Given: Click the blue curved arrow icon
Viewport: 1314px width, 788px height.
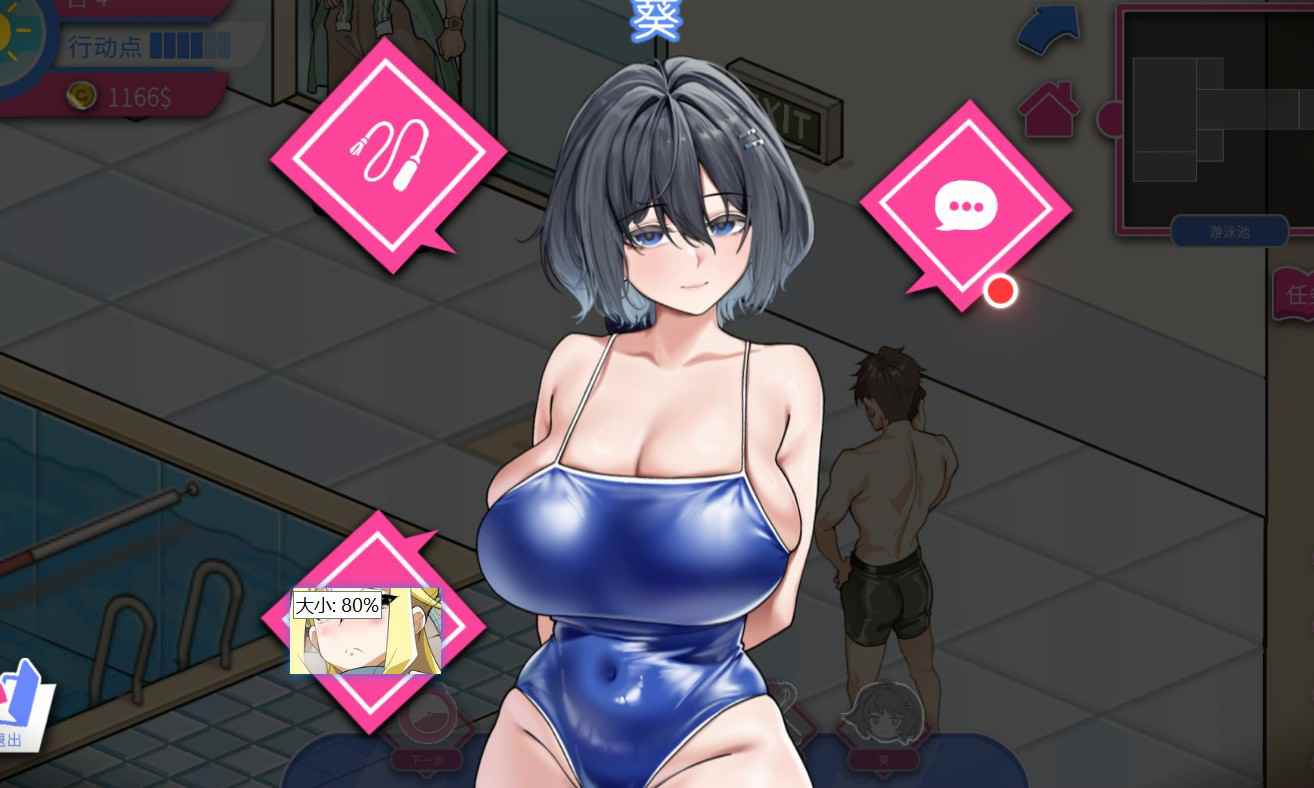Looking at the screenshot, I should coord(1049,30).
